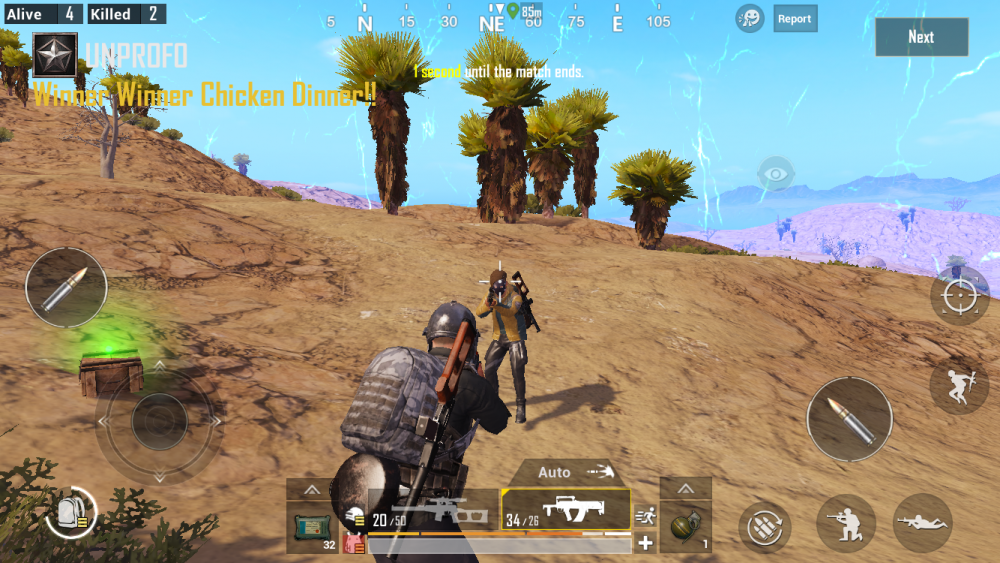Switch the Auto fire mode

pyautogui.click(x=572, y=472)
